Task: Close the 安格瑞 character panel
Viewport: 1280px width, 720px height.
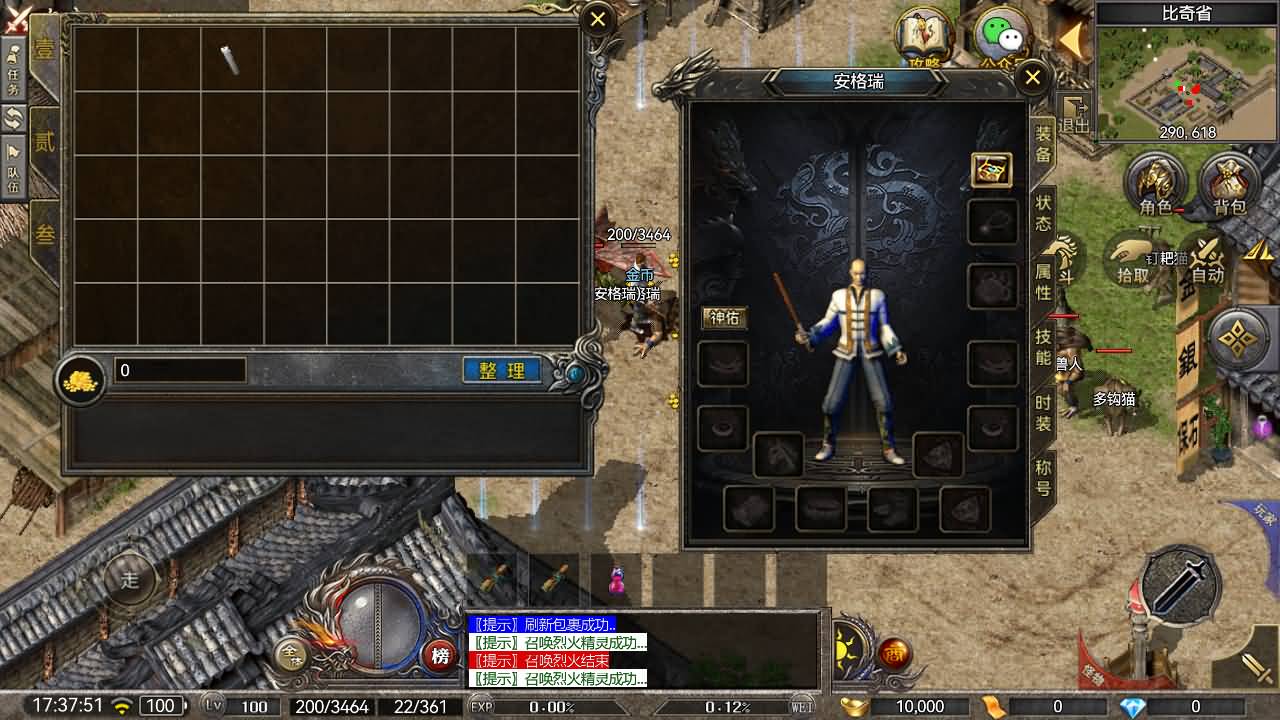Action: 1033,78
